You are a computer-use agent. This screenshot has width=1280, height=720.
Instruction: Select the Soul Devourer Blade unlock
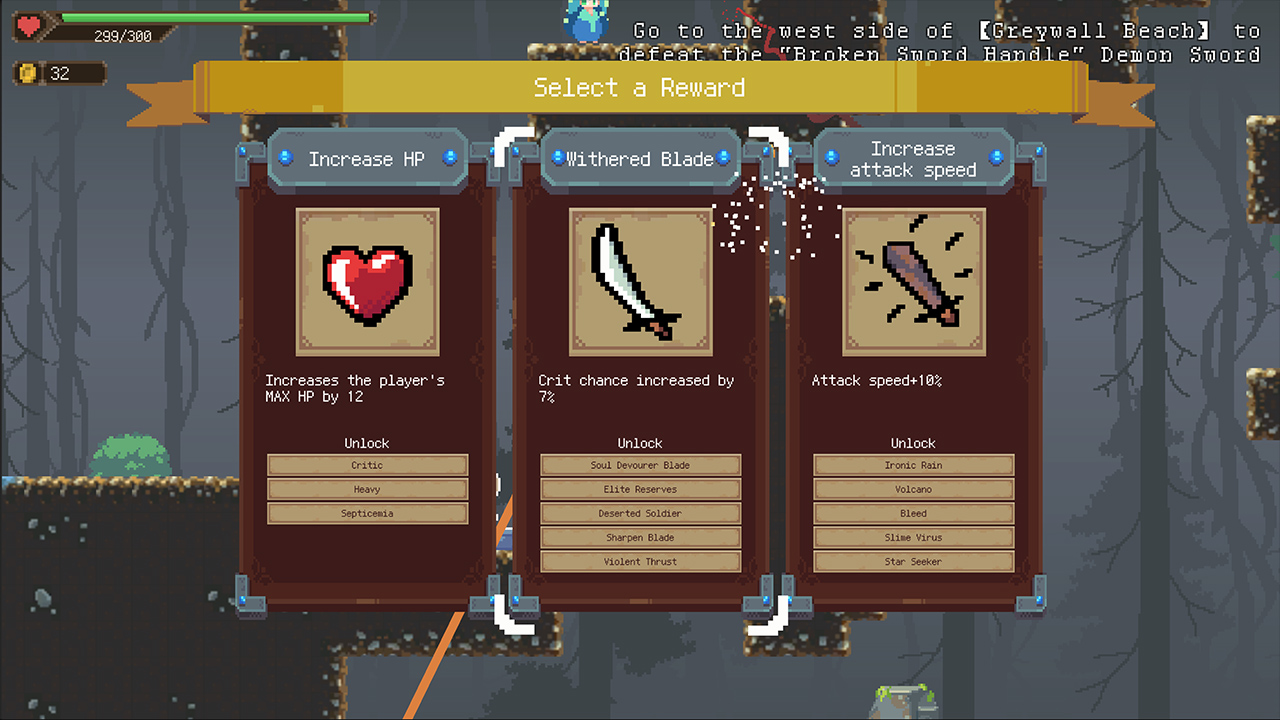pyautogui.click(x=640, y=465)
